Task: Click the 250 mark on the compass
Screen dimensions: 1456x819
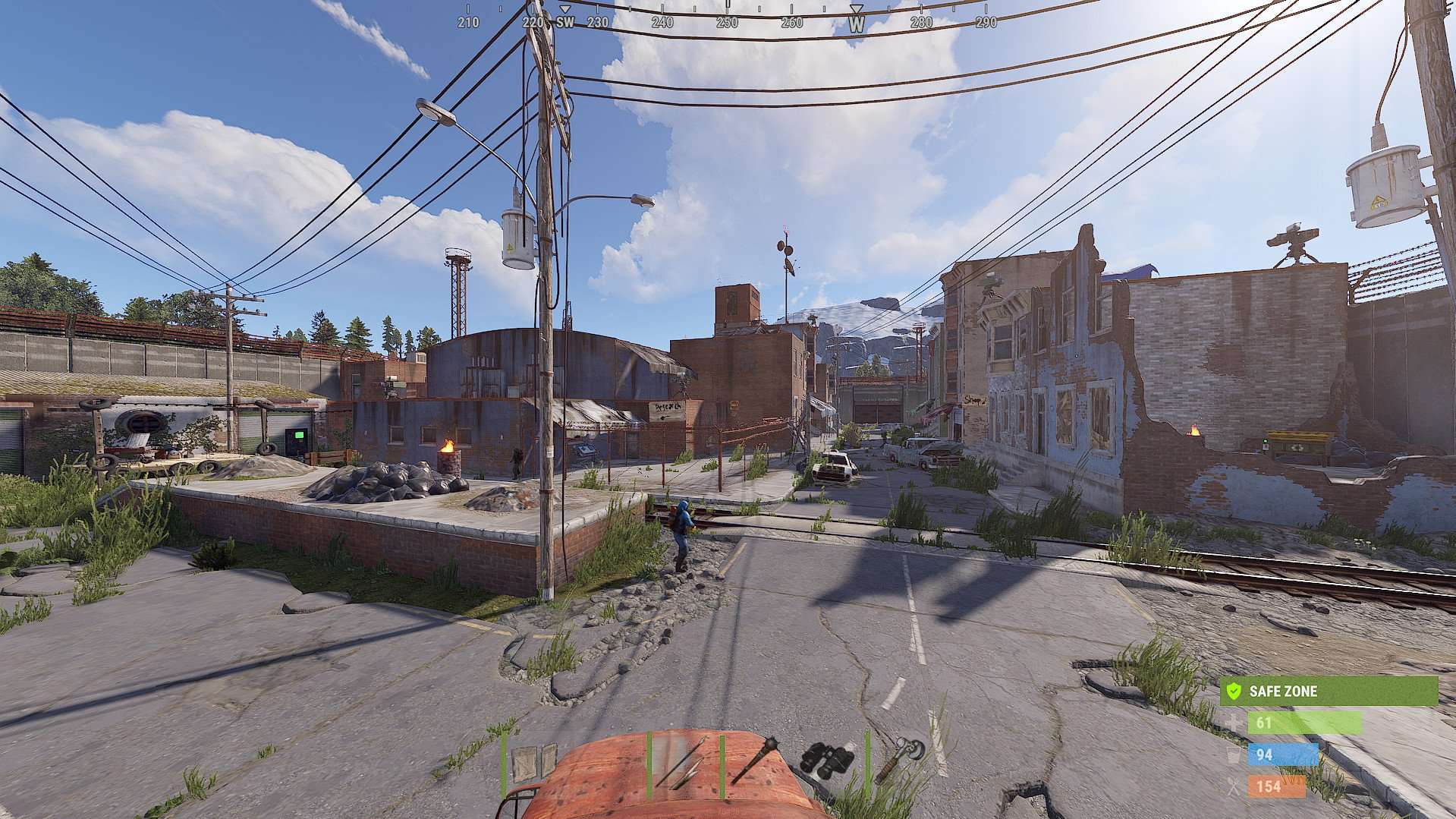Action: pyautogui.click(x=727, y=23)
